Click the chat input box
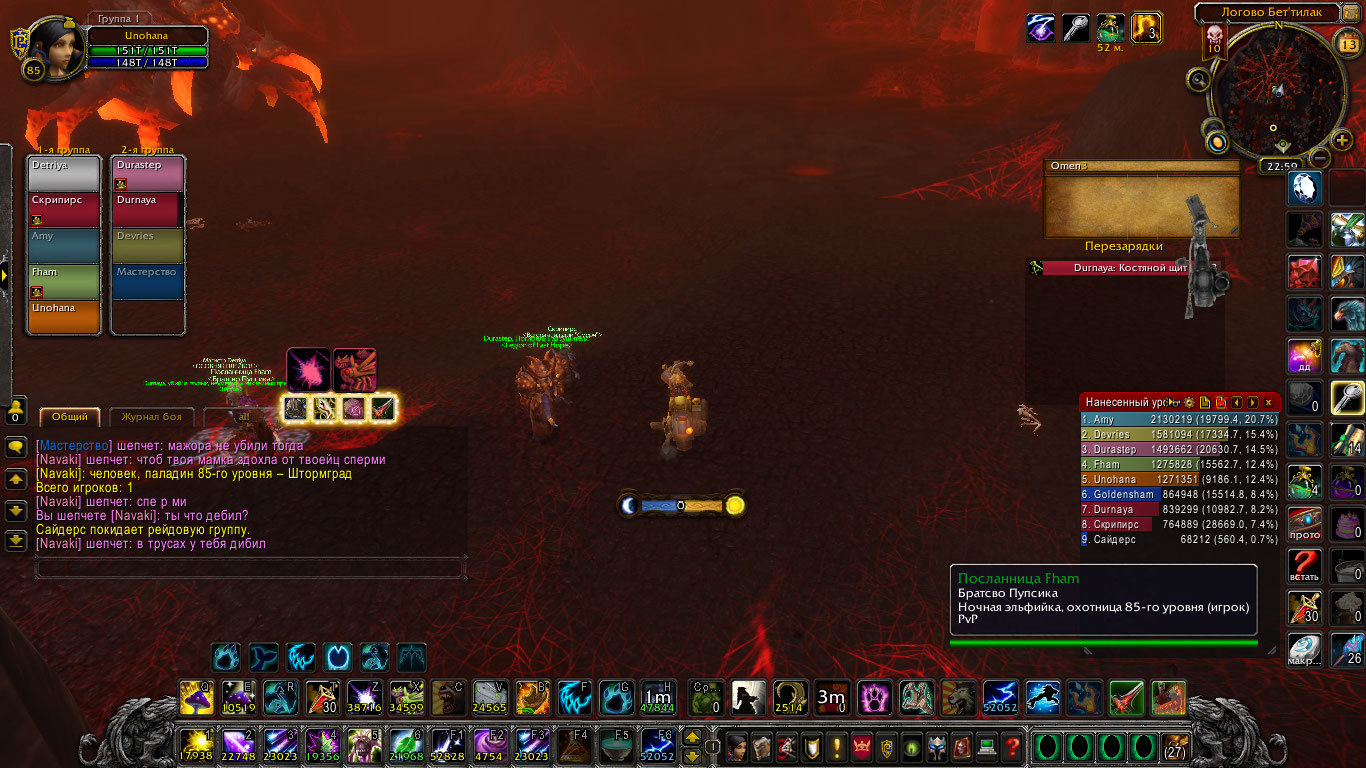The width and height of the screenshot is (1366, 768). 250,568
